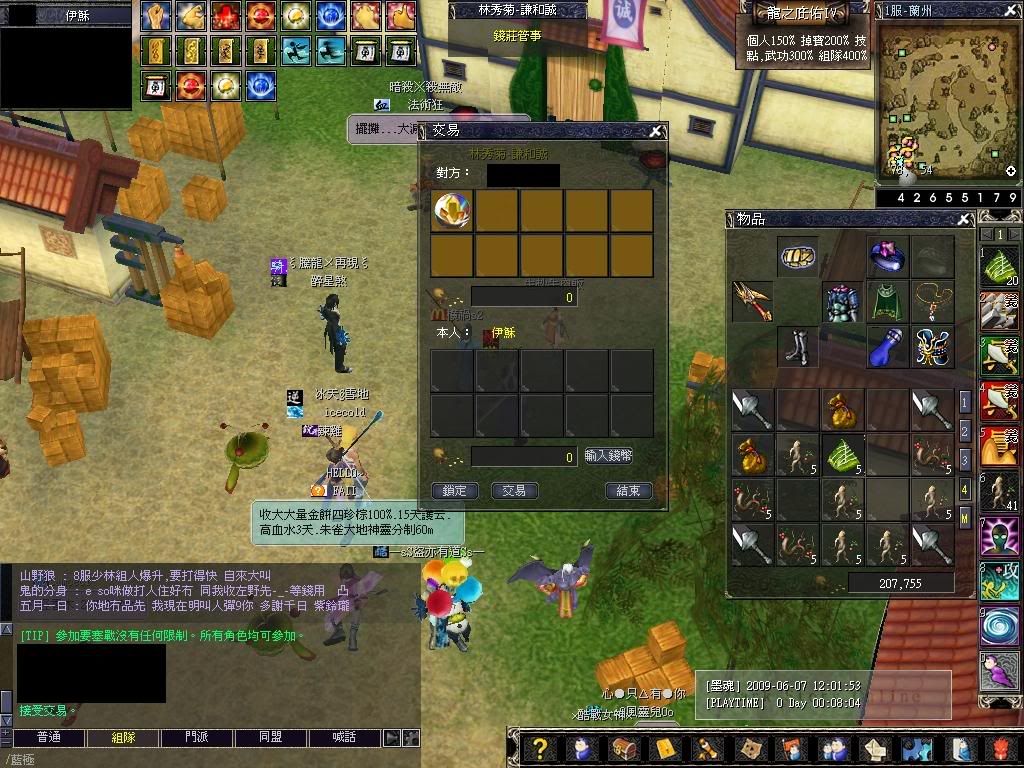This screenshot has height=768, width=1024.
Task: Click the 鎖定 lock button in trade
Action: coord(454,491)
